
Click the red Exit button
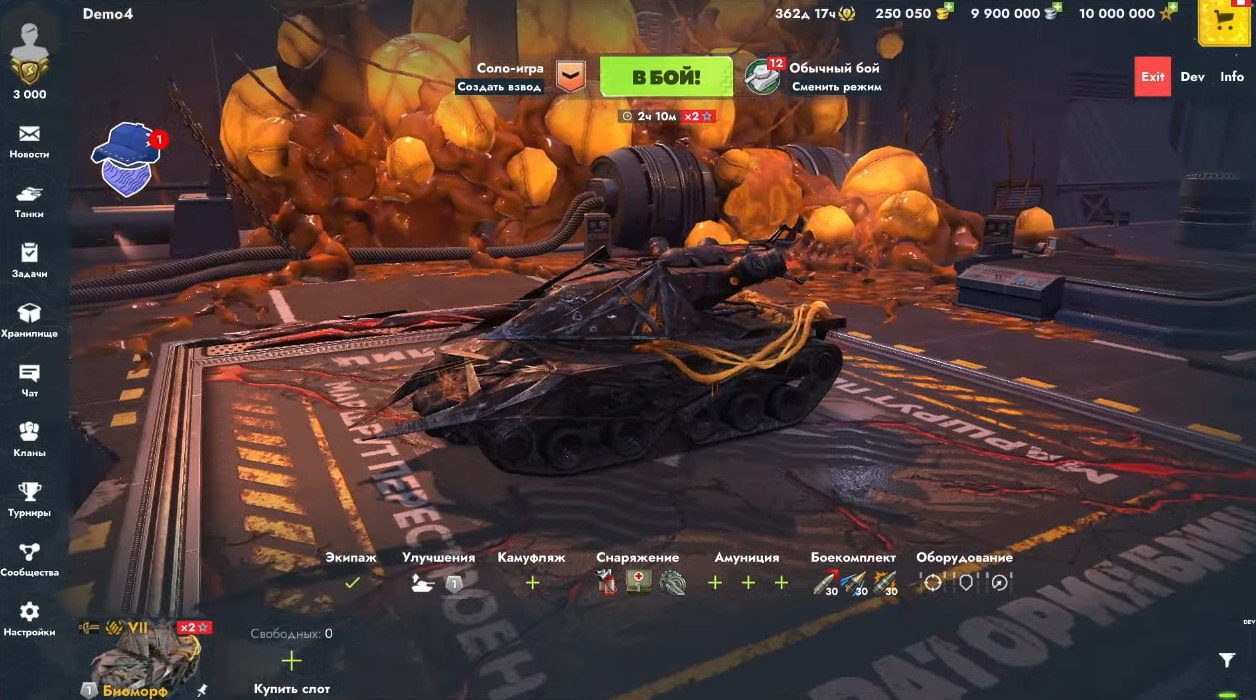[x=1153, y=77]
